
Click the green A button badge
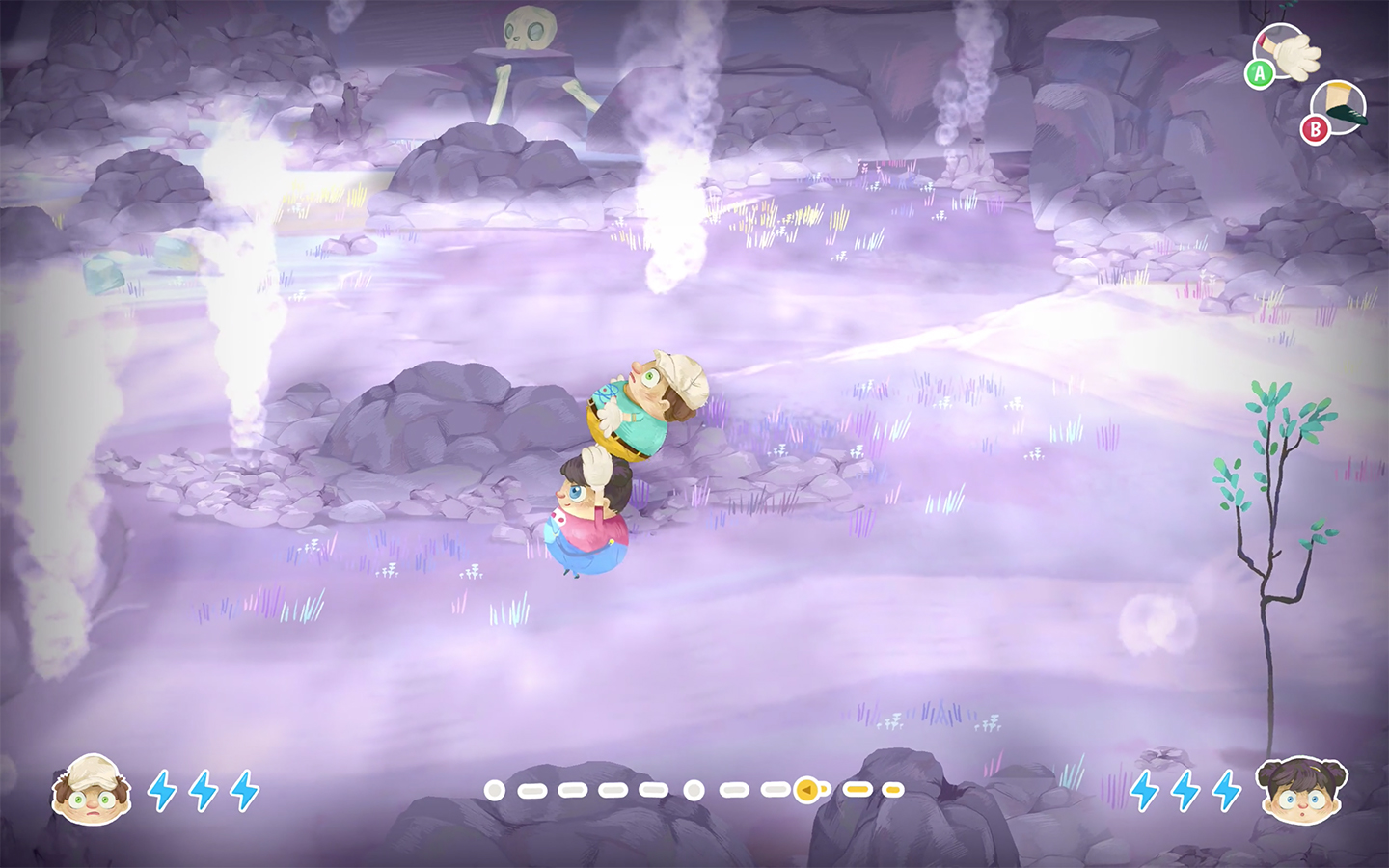1259,72
